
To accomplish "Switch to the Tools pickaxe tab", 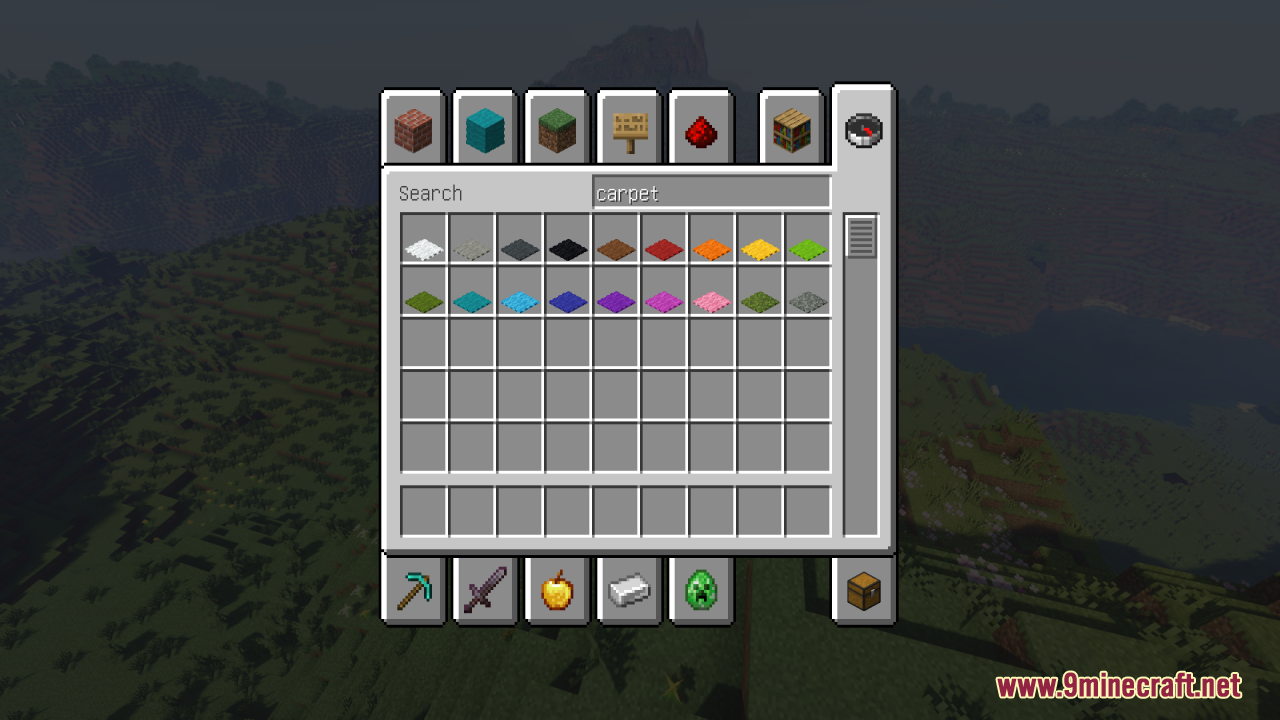I will [x=413, y=591].
